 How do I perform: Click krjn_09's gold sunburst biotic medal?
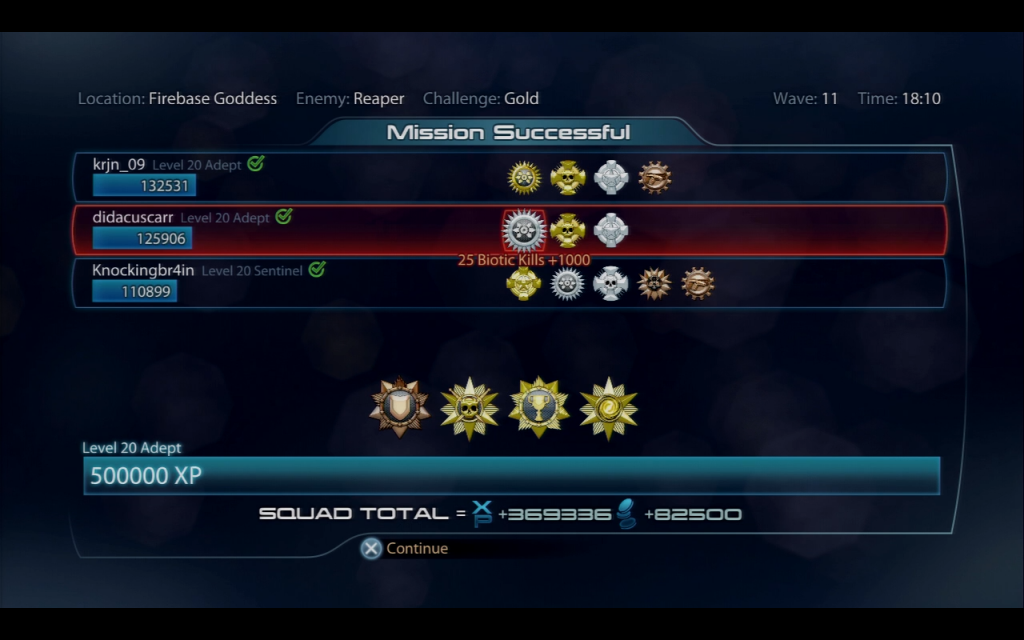pyautogui.click(x=524, y=177)
